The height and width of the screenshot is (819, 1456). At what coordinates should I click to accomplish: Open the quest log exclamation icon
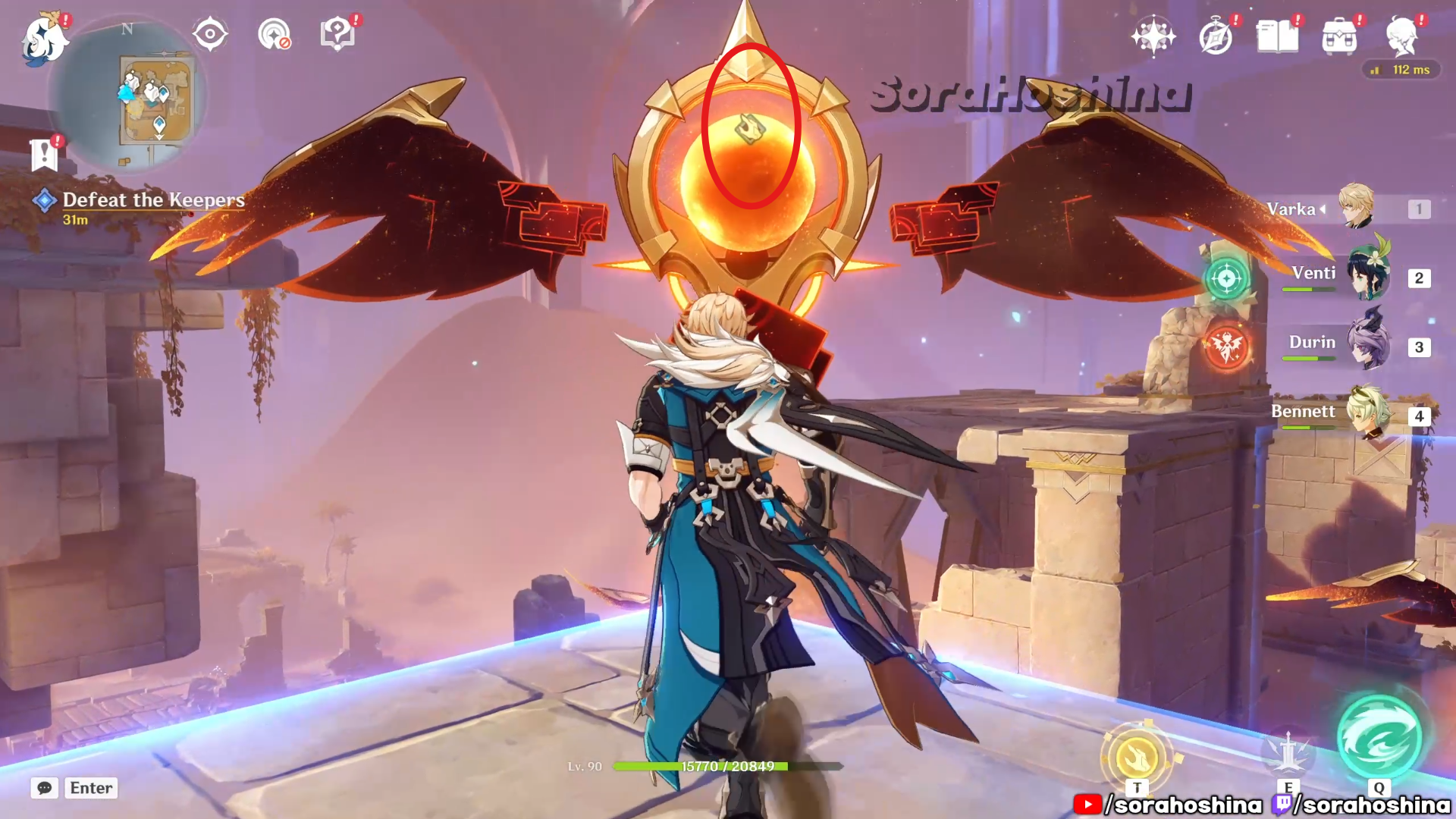click(44, 155)
